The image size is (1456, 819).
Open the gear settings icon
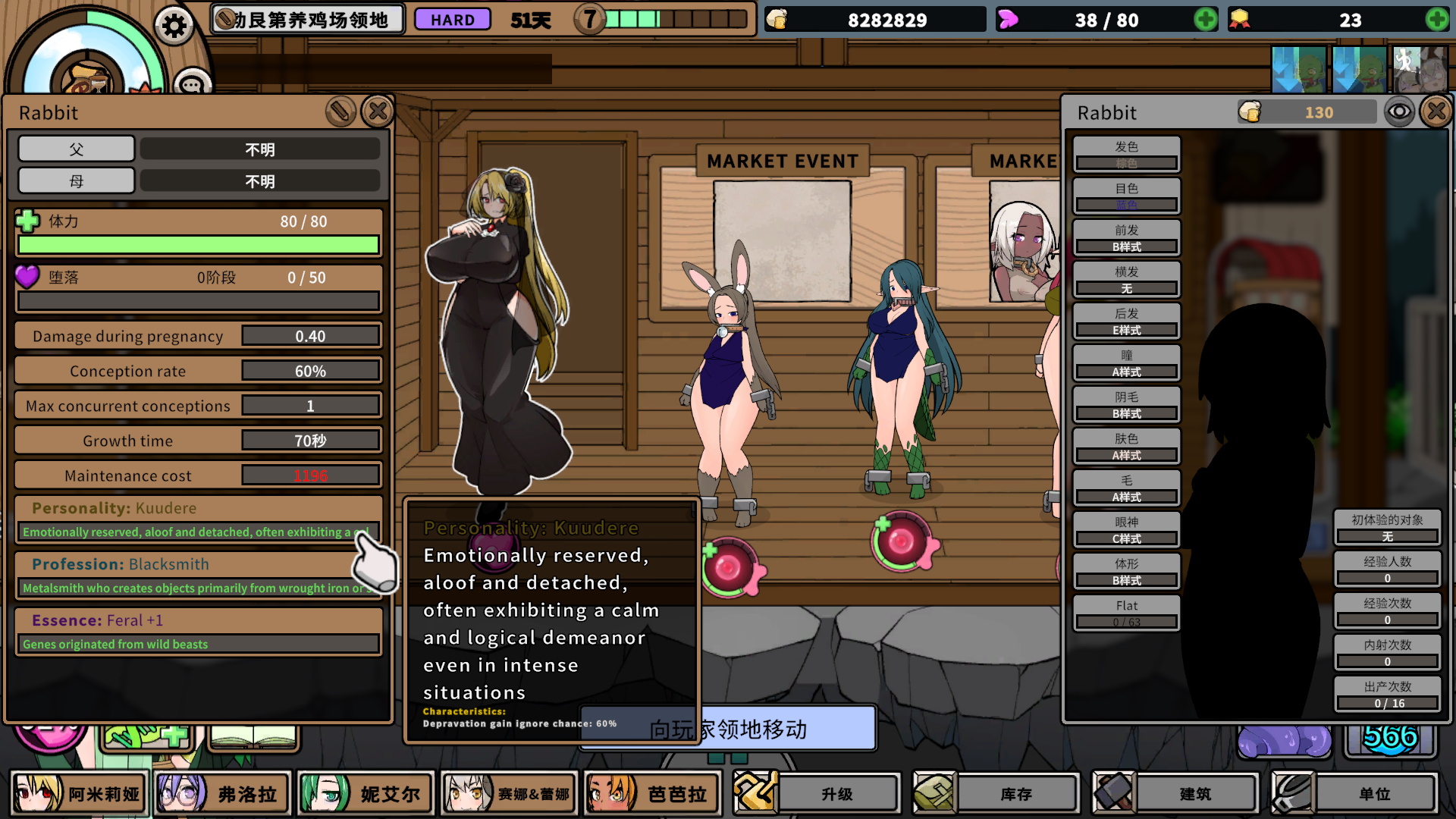174,27
